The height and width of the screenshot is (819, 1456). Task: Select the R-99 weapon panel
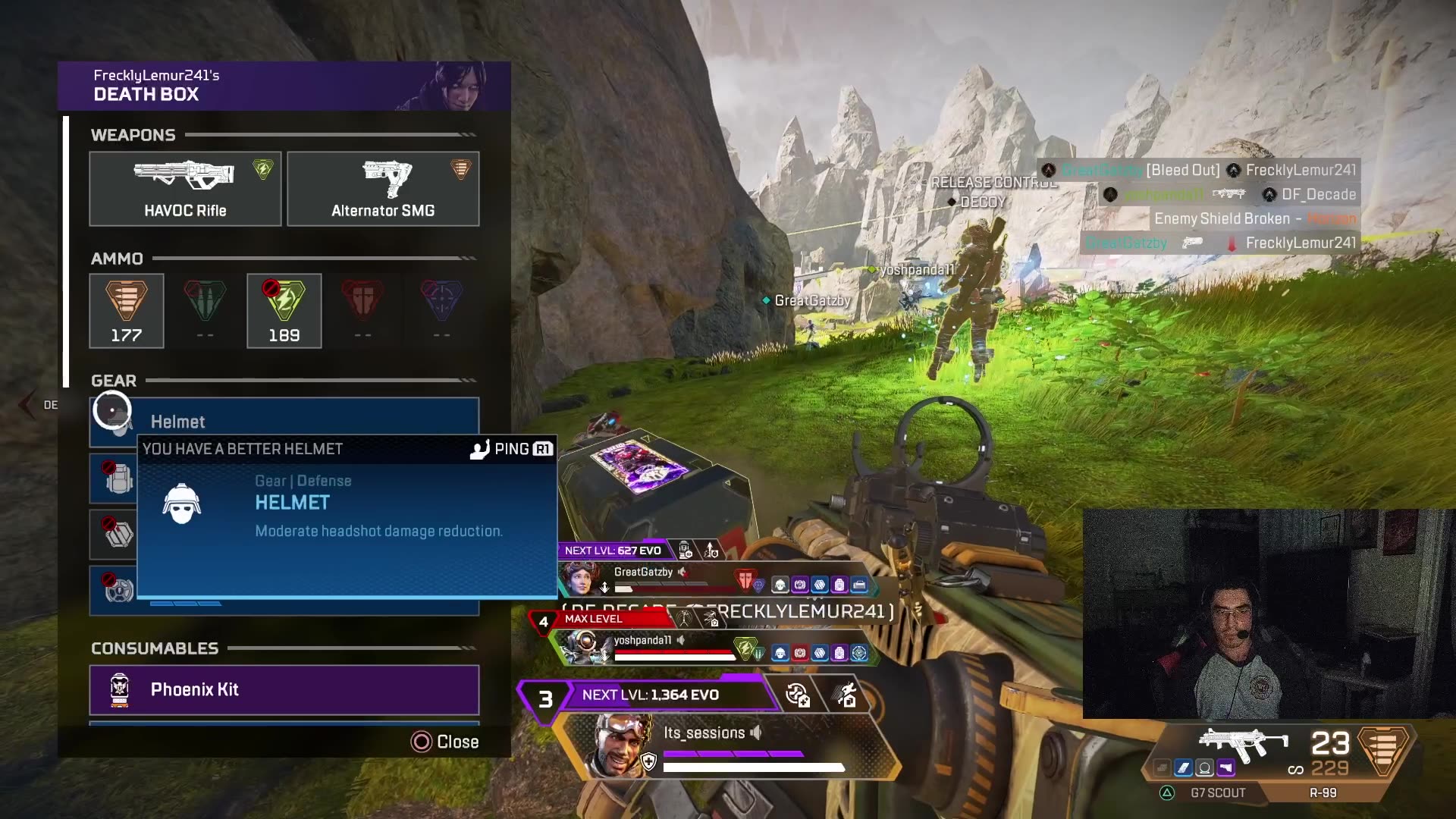point(1323,792)
